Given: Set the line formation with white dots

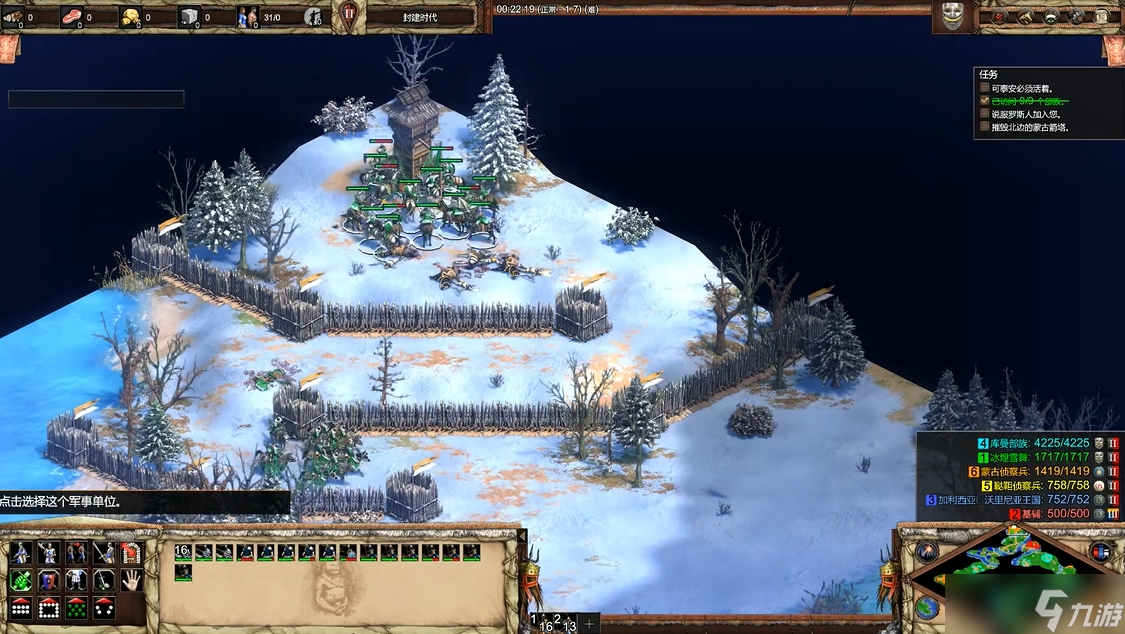Looking at the screenshot, I should click(20, 607).
